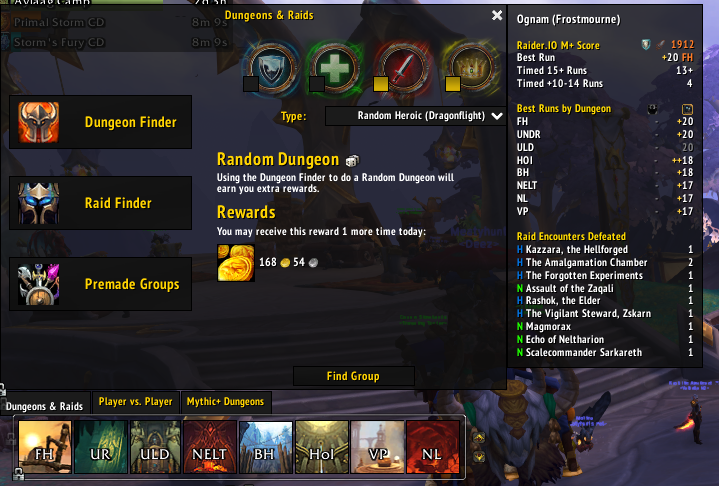This screenshot has height=486, width=719.
Task: Close the Dungeons & Raids window
Action: 497,15
